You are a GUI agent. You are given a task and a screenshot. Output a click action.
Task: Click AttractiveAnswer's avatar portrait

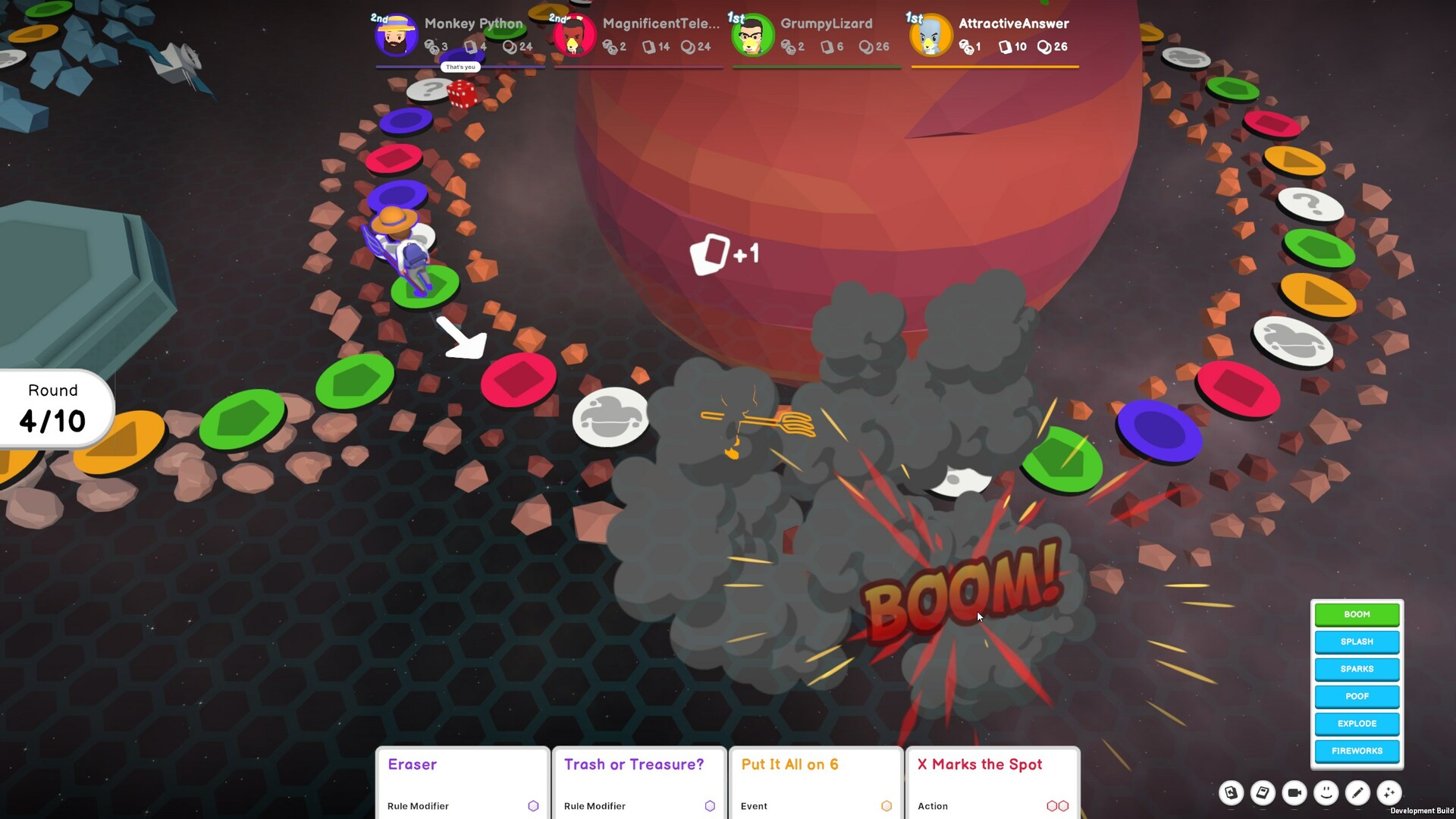(x=930, y=34)
